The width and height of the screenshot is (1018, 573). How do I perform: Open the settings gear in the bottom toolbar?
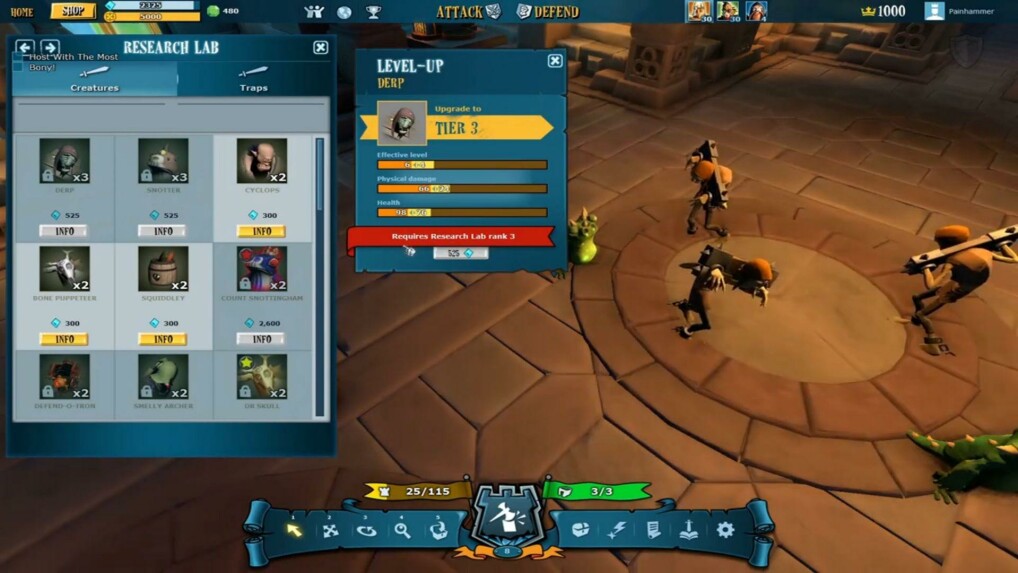click(725, 529)
